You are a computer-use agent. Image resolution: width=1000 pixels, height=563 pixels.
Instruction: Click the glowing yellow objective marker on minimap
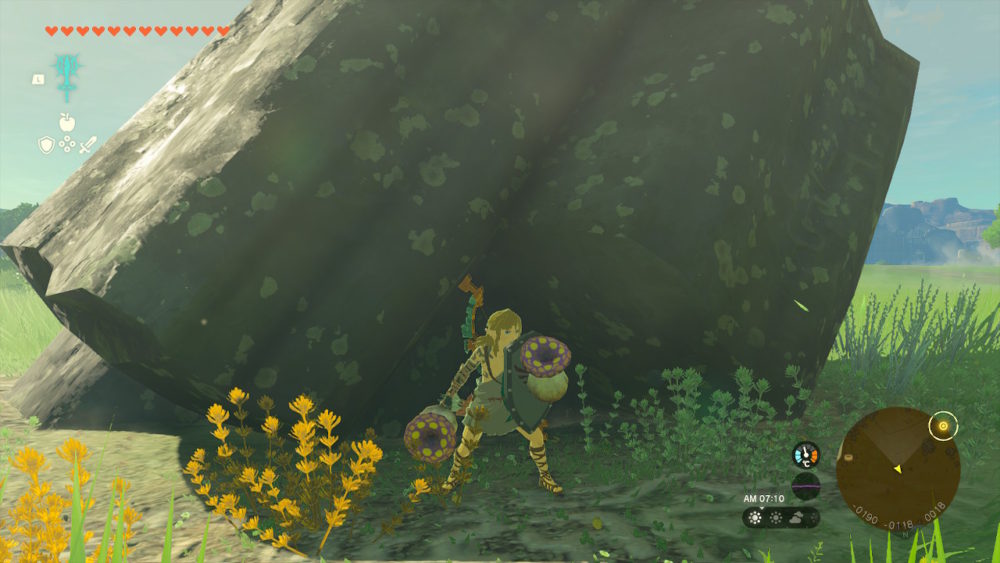click(x=941, y=427)
